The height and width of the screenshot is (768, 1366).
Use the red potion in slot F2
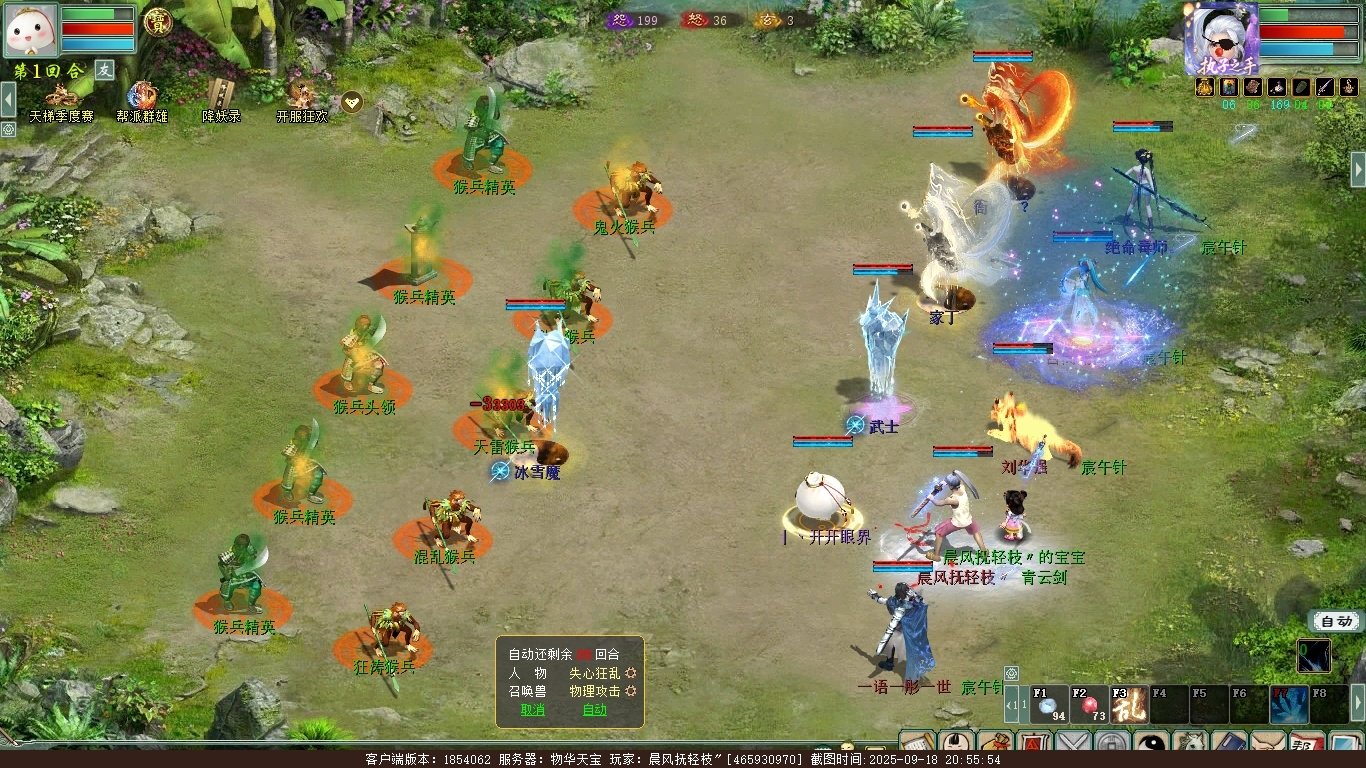[x=1089, y=704]
